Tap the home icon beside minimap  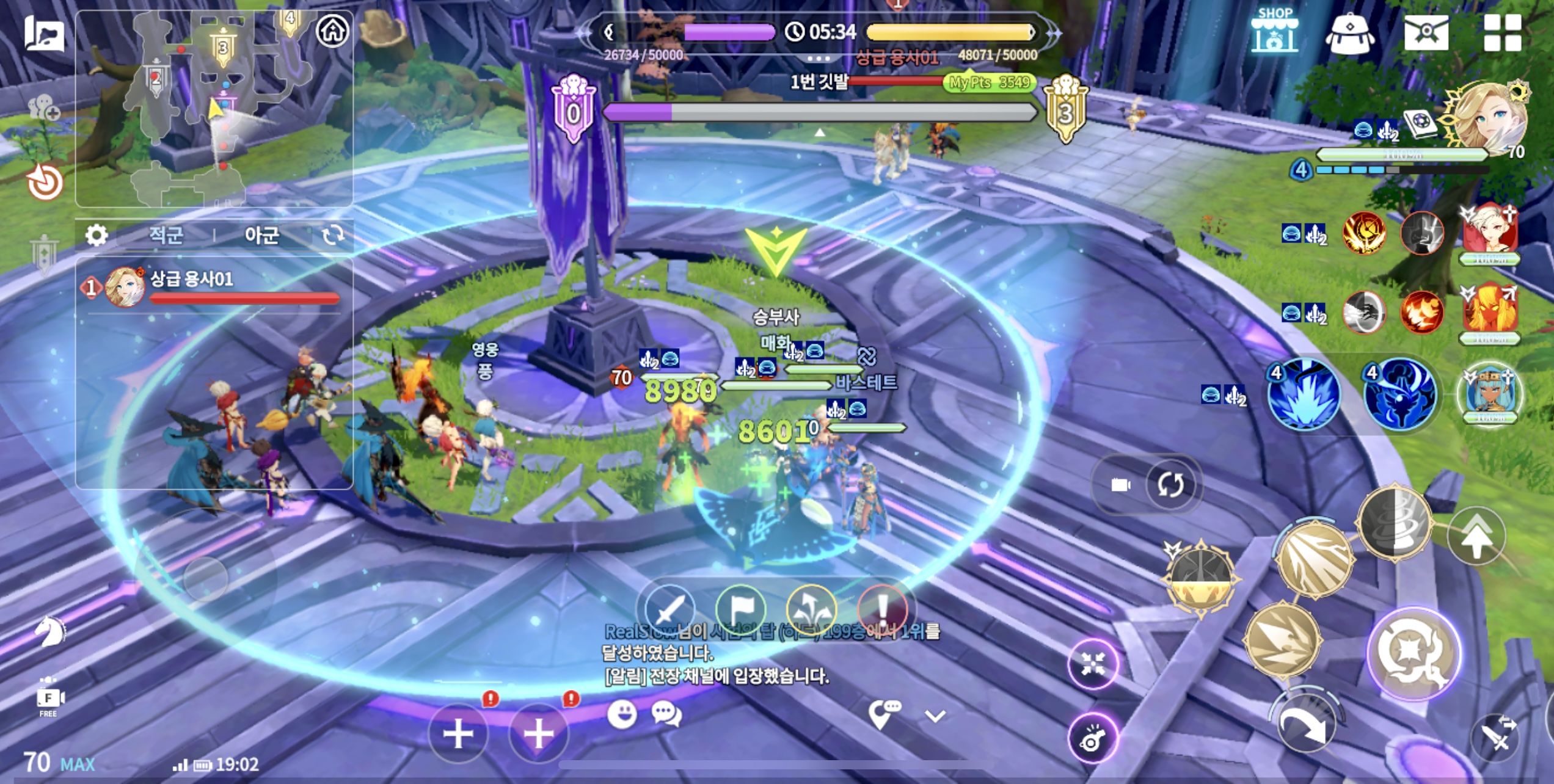(x=333, y=30)
